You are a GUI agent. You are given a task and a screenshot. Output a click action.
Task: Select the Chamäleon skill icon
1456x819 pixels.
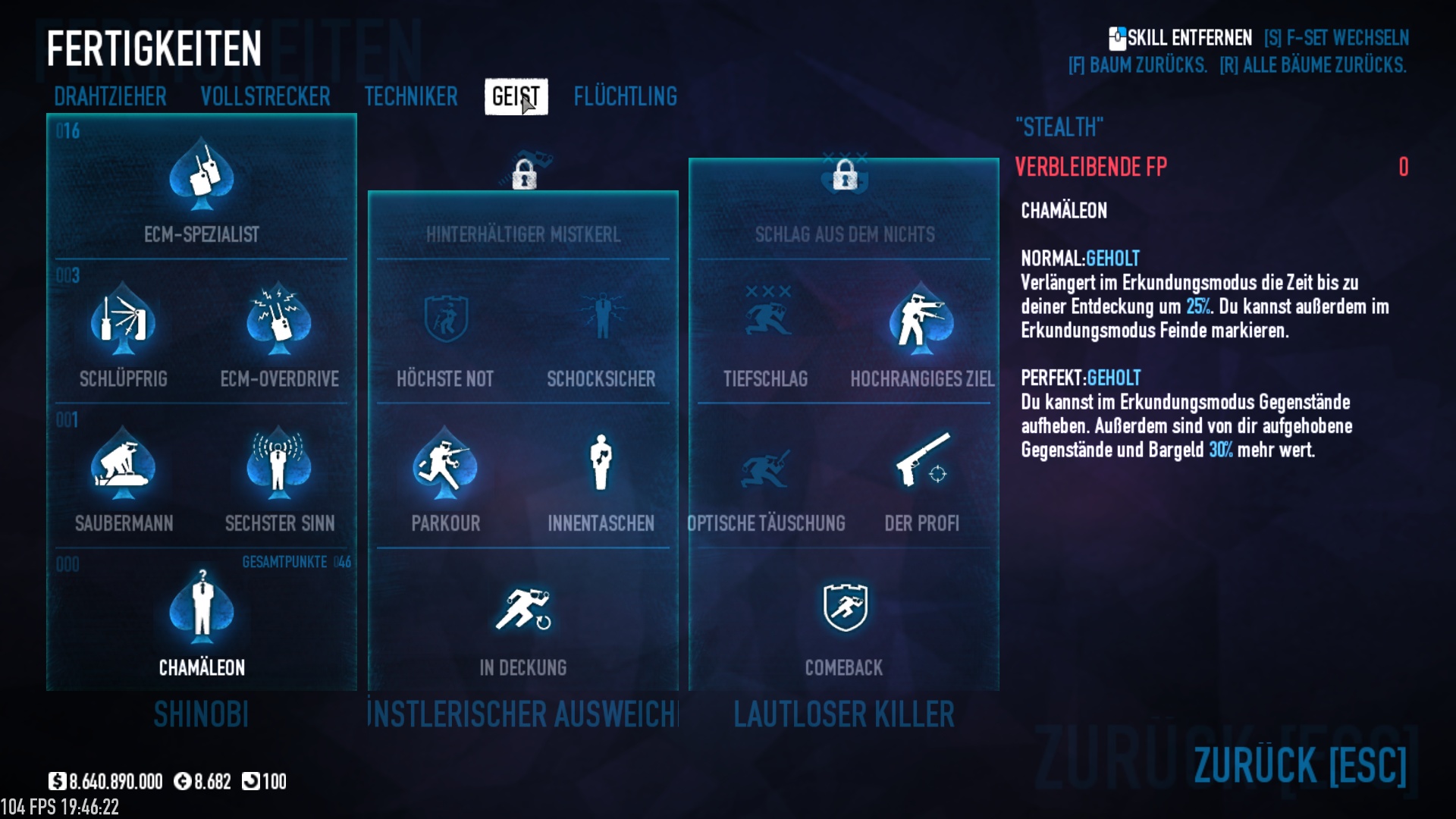coord(202,609)
